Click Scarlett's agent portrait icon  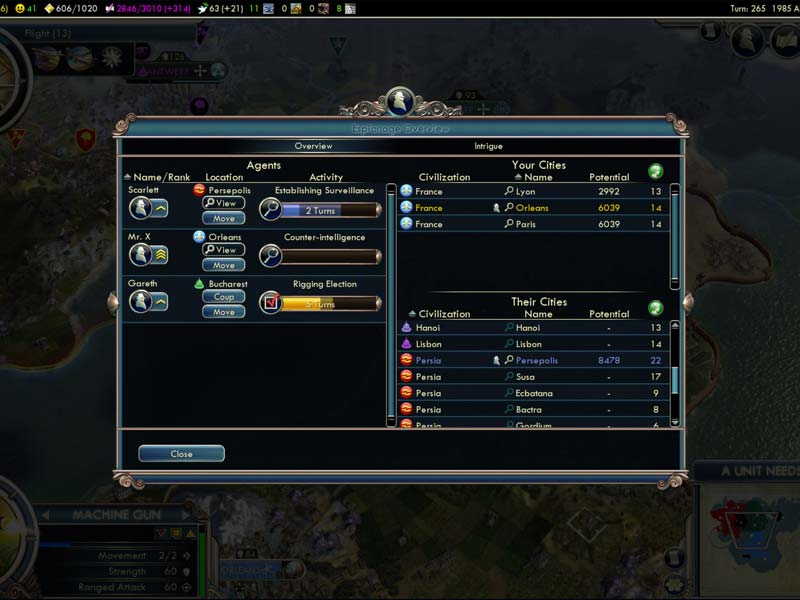click(140, 208)
